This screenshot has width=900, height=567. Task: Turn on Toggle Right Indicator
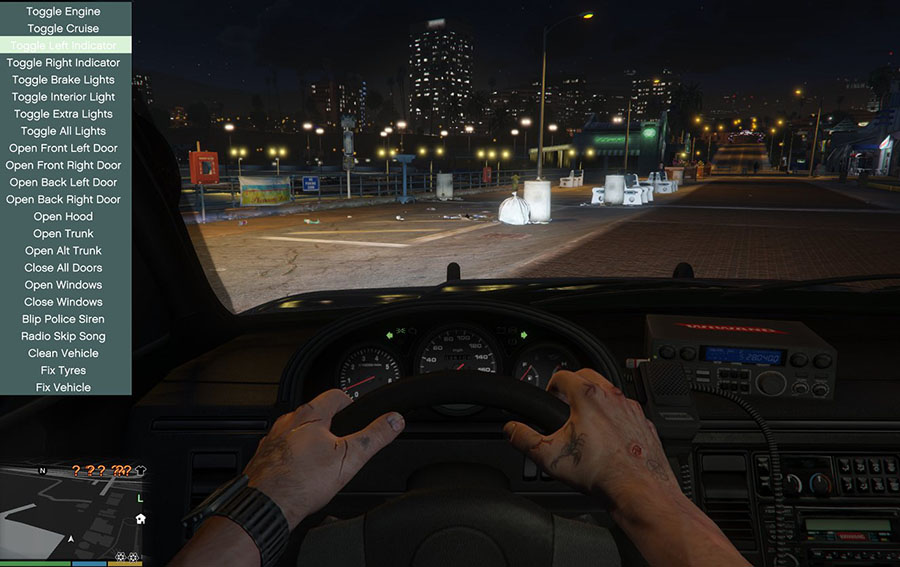tap(63, 63)
